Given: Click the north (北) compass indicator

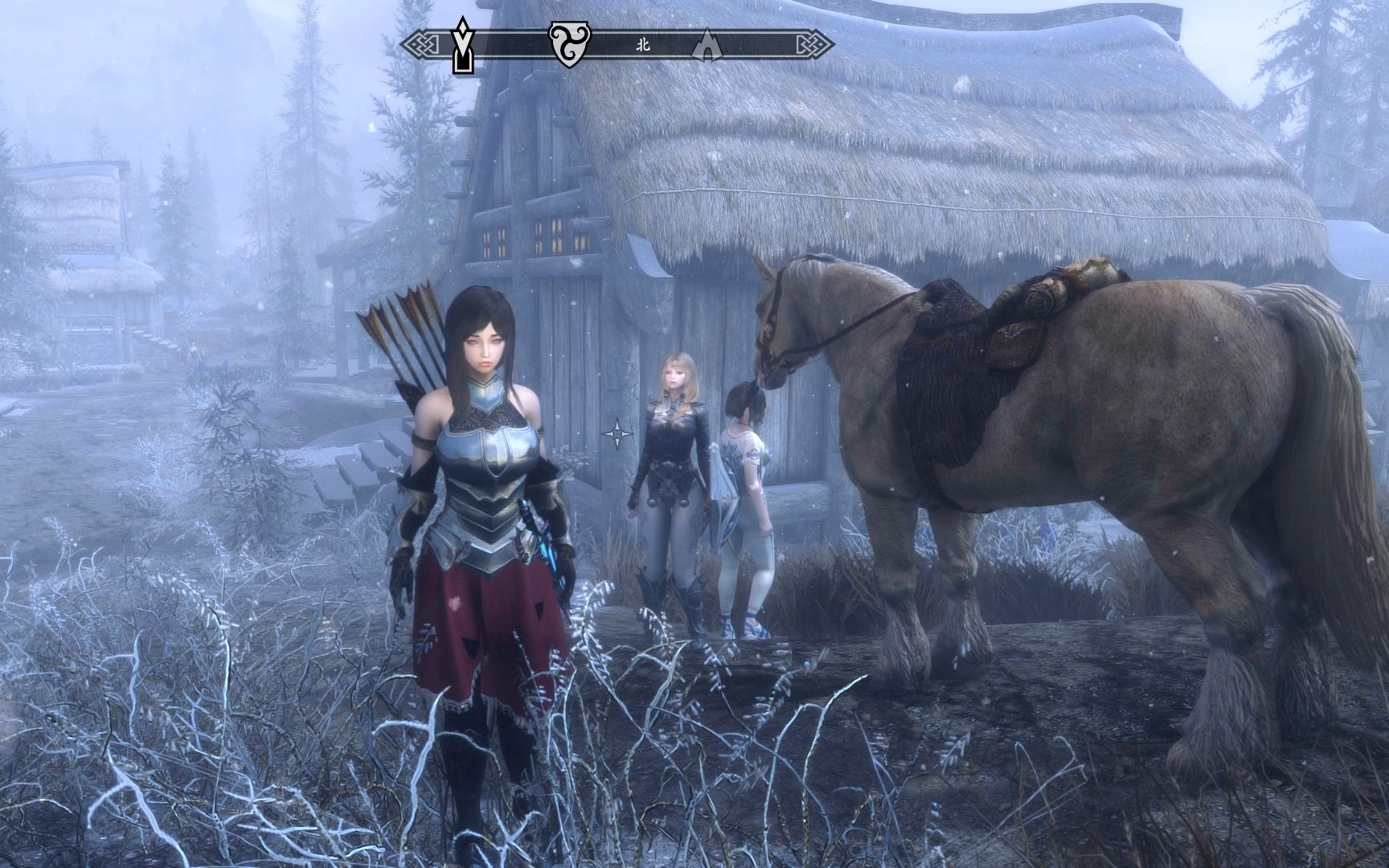Looking at the screenshot, I should click(x=642, y=45).
